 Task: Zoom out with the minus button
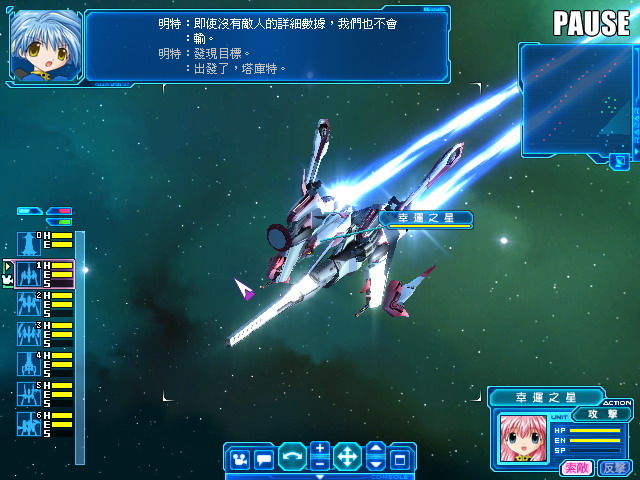pyautogui.click(x=319, y=464)
